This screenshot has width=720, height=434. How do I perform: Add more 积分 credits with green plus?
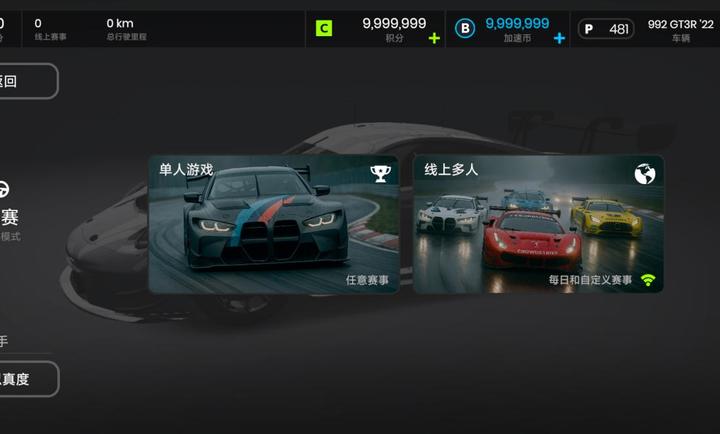[x=434, y=38]
